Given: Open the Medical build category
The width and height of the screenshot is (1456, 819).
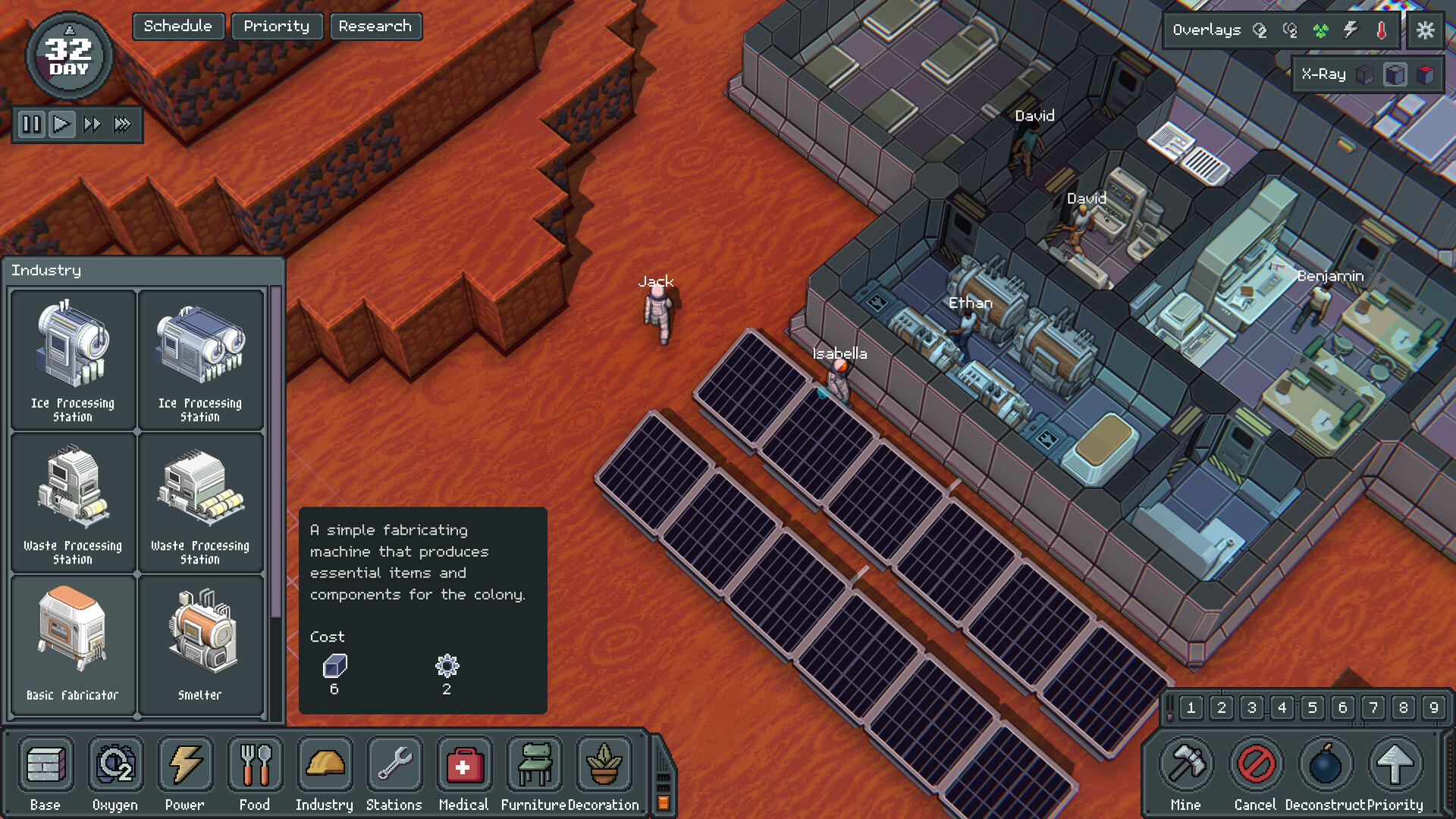Looking at the screenshot, I should tap(464, 766).
